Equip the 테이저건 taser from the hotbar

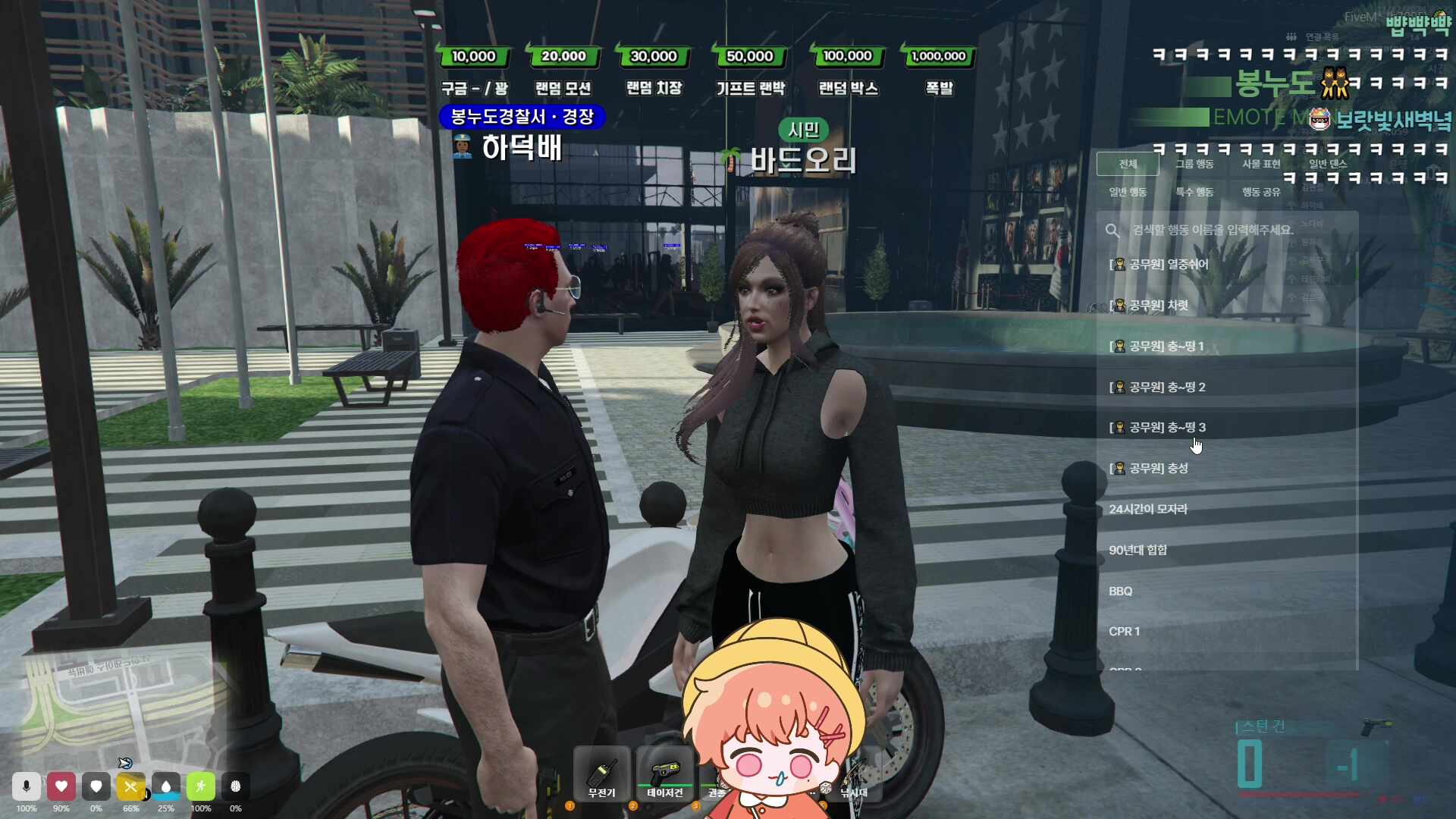click(665, 773)
